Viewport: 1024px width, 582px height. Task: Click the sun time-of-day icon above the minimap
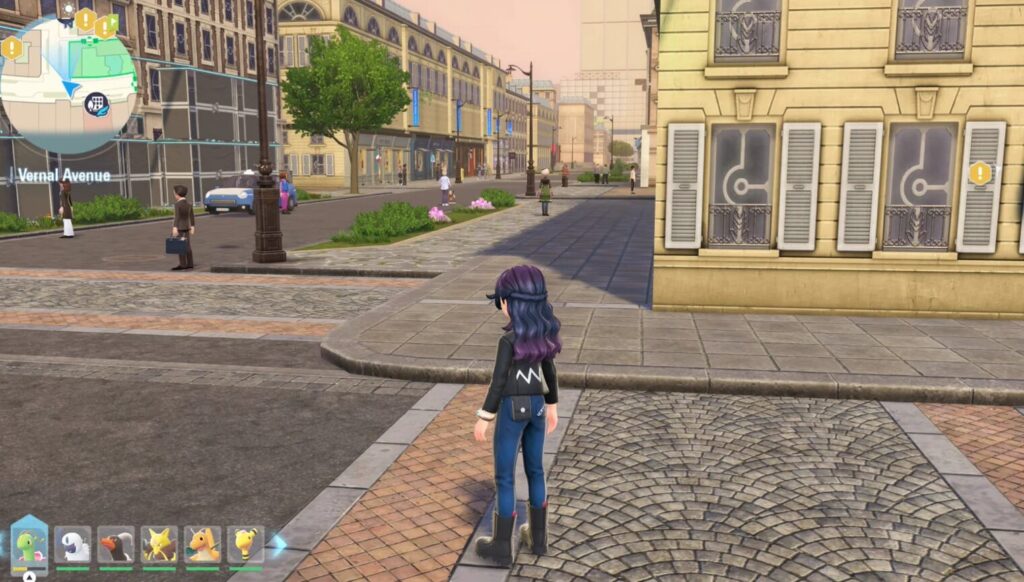tap(68, 9)
